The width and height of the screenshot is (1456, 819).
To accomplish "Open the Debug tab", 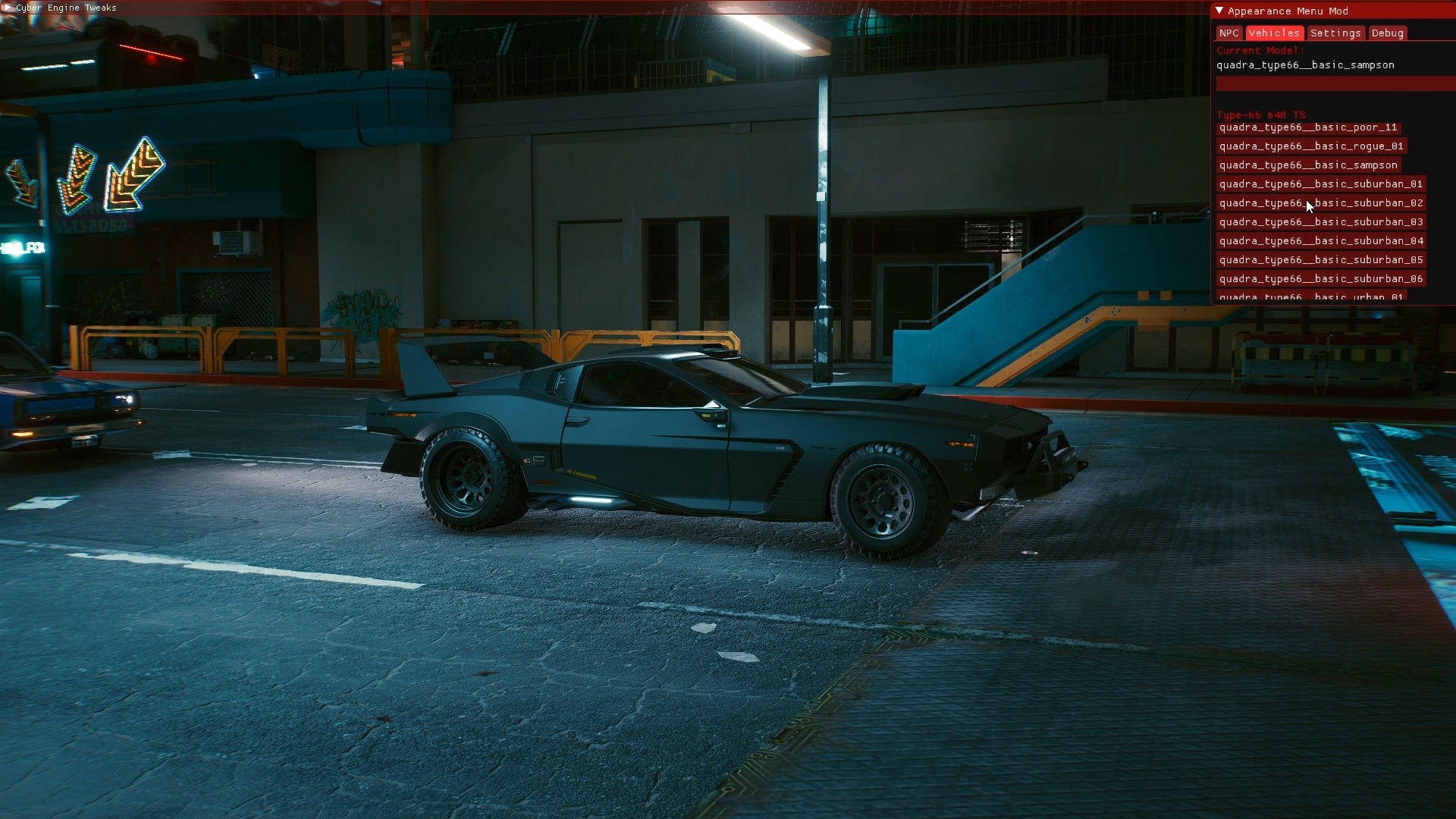I will (1387, 33).
